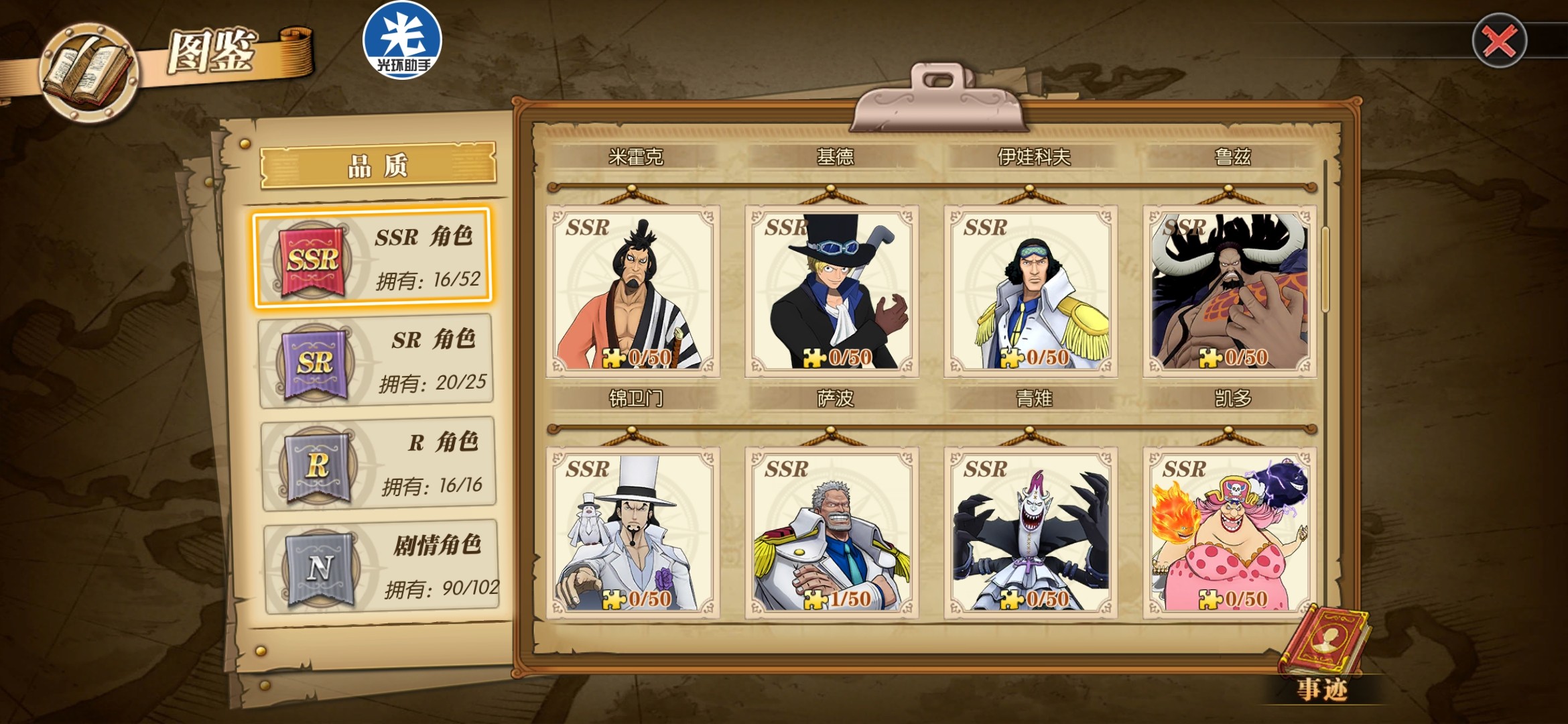Viewport: 1568px width, 724px height.
Task: Close the codex with the red X
Action: (x=1499, y=41)
